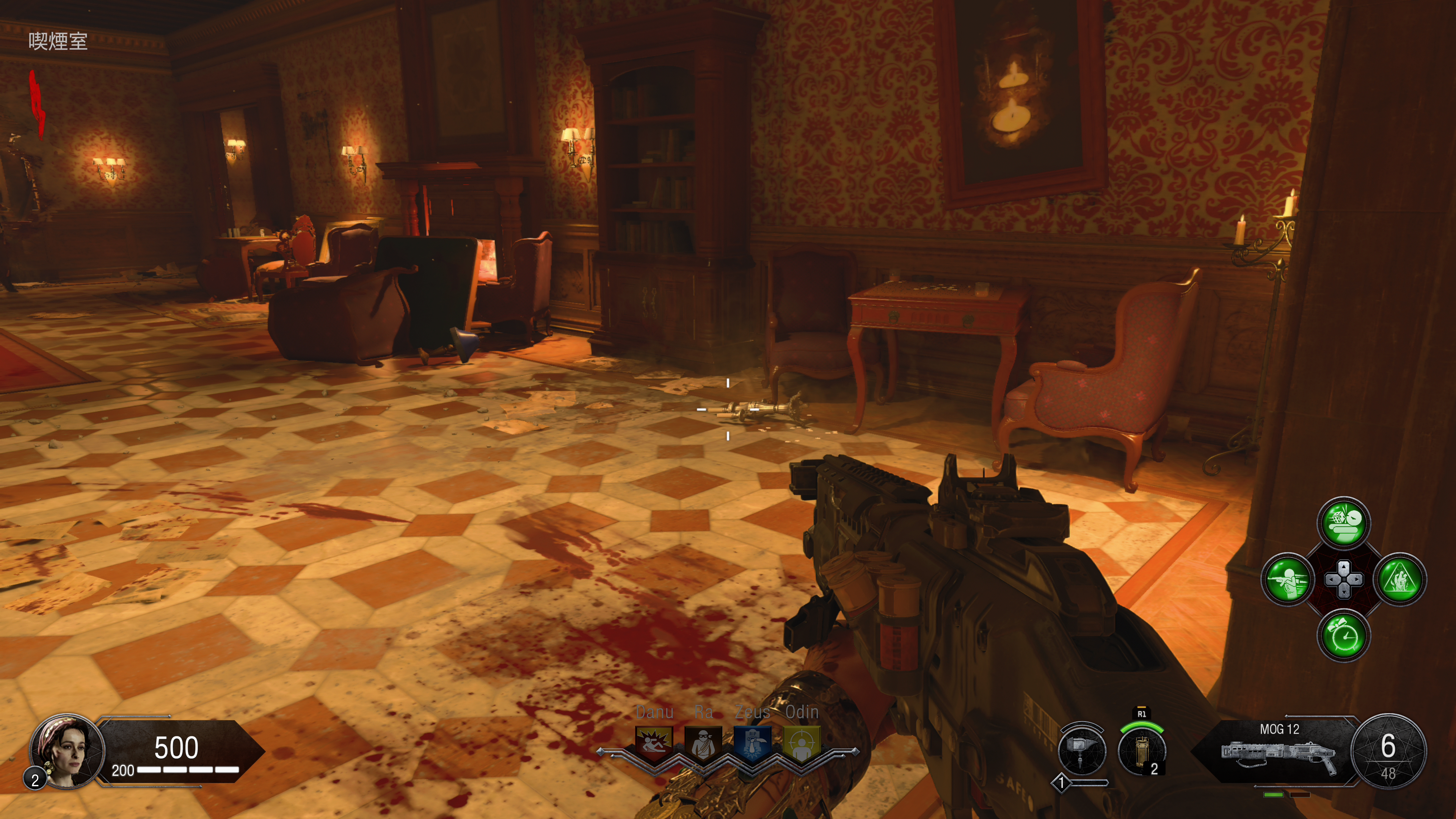Choose the Odin crosshair perk icon
This screenshot has width=1456, height=819.
(x=802, y=743)
